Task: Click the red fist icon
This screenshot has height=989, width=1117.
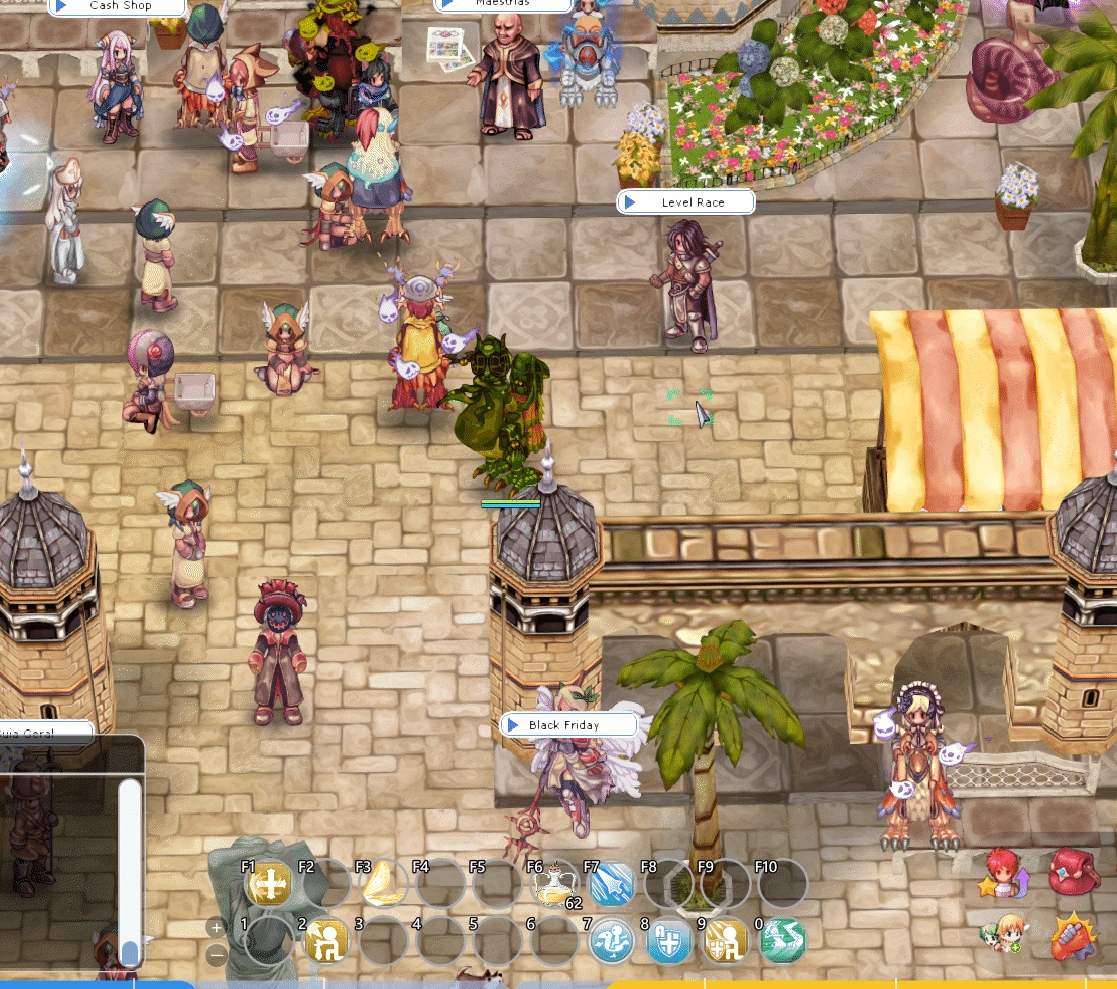Action: click(1073, 937)
